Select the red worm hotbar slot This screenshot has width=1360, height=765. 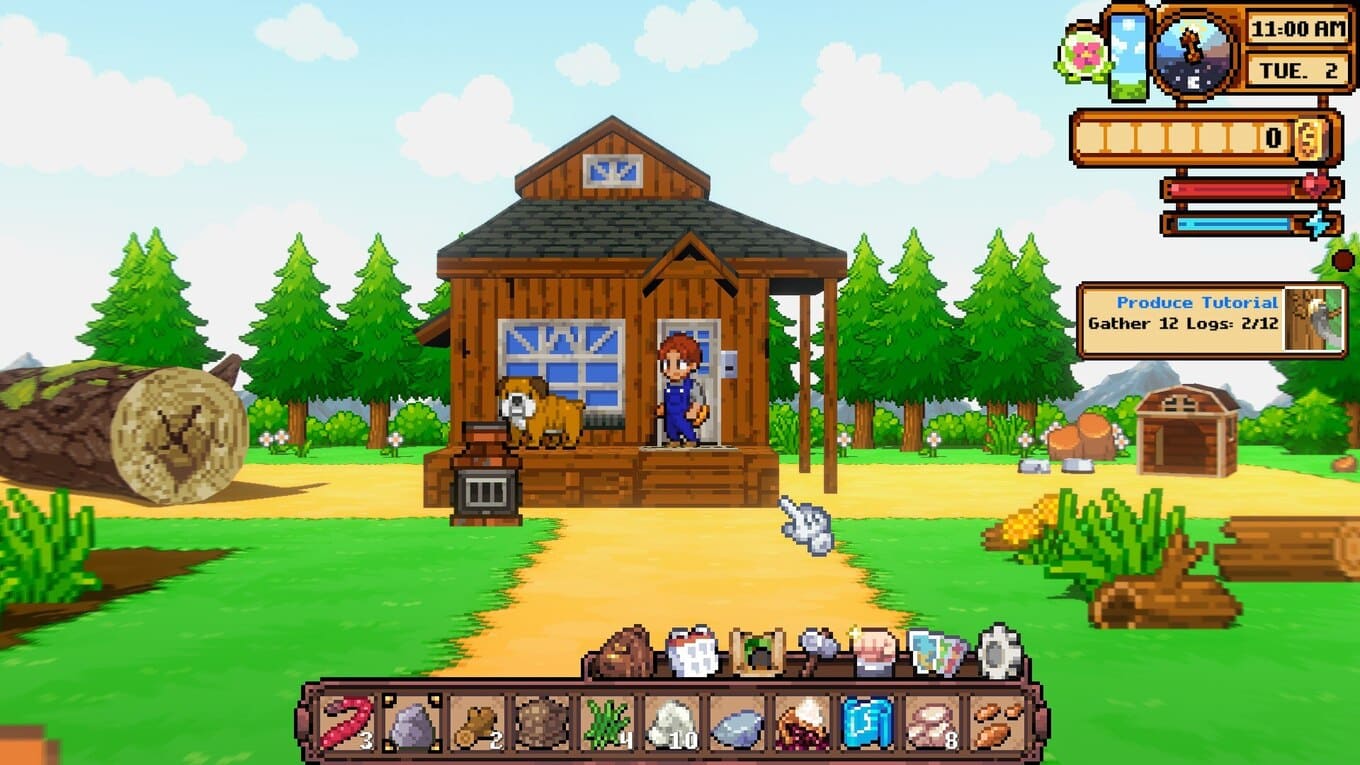click(346, 723)
